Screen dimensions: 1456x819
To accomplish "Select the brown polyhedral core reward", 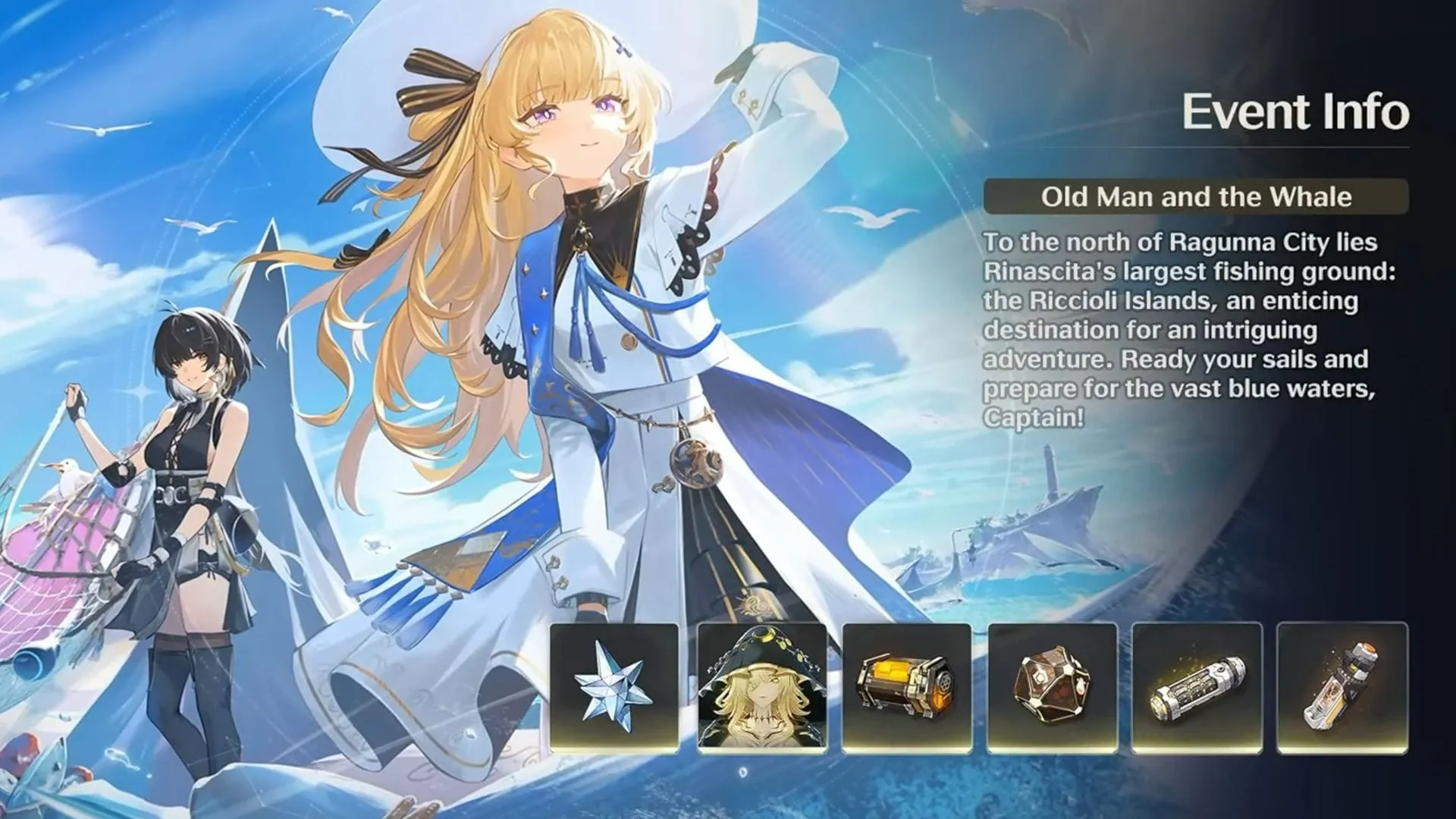I will pos(1053,688).
